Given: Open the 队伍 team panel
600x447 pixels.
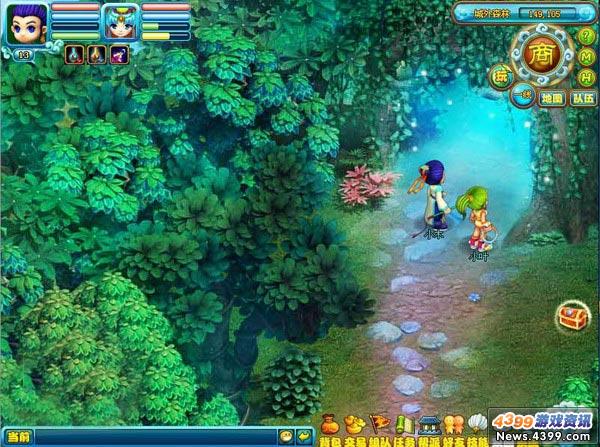Looking at the screenshot, I should pyautogui.click(x=583, y=98).
